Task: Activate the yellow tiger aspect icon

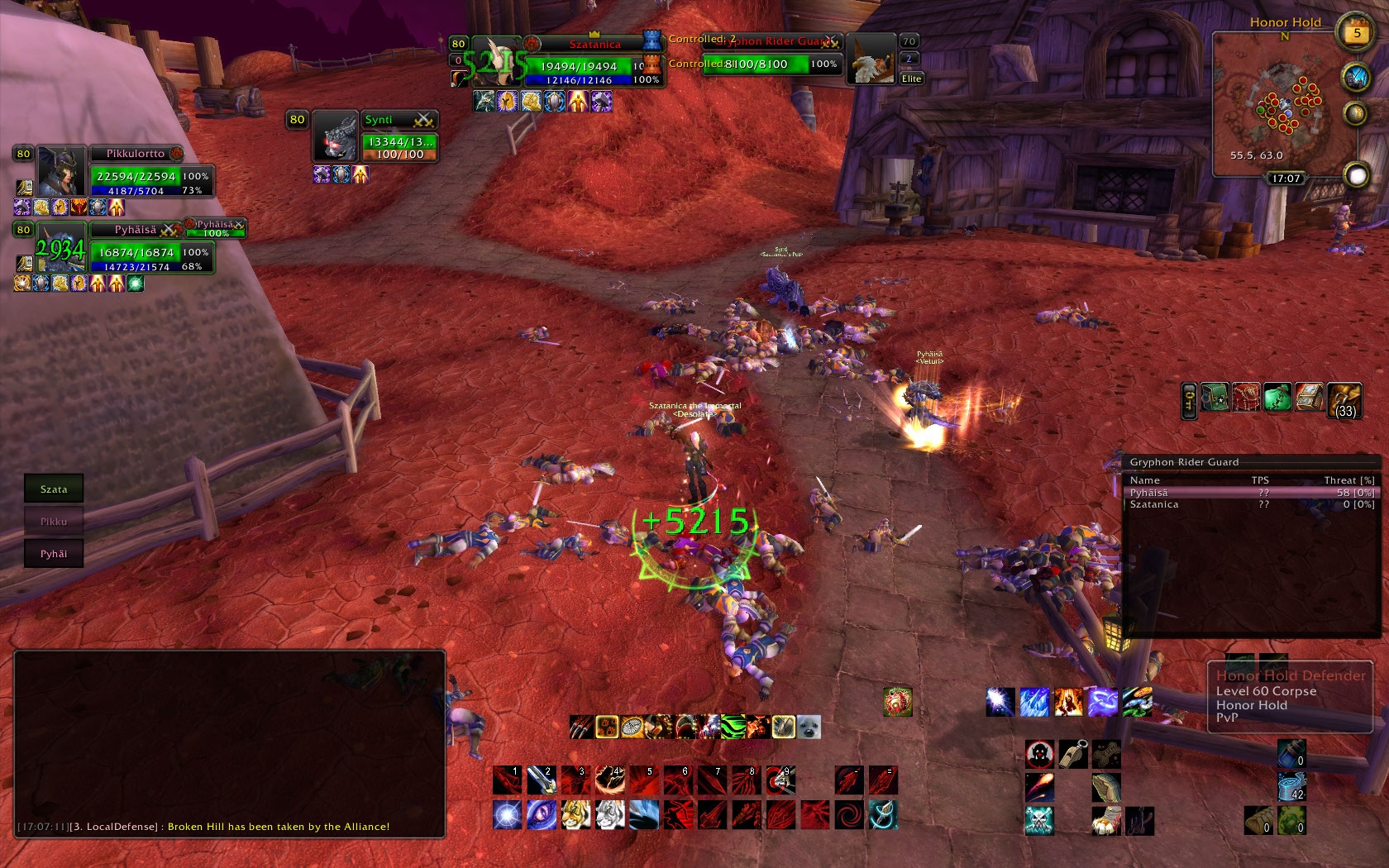Action: pyautogui.click(x=576, y=815)
